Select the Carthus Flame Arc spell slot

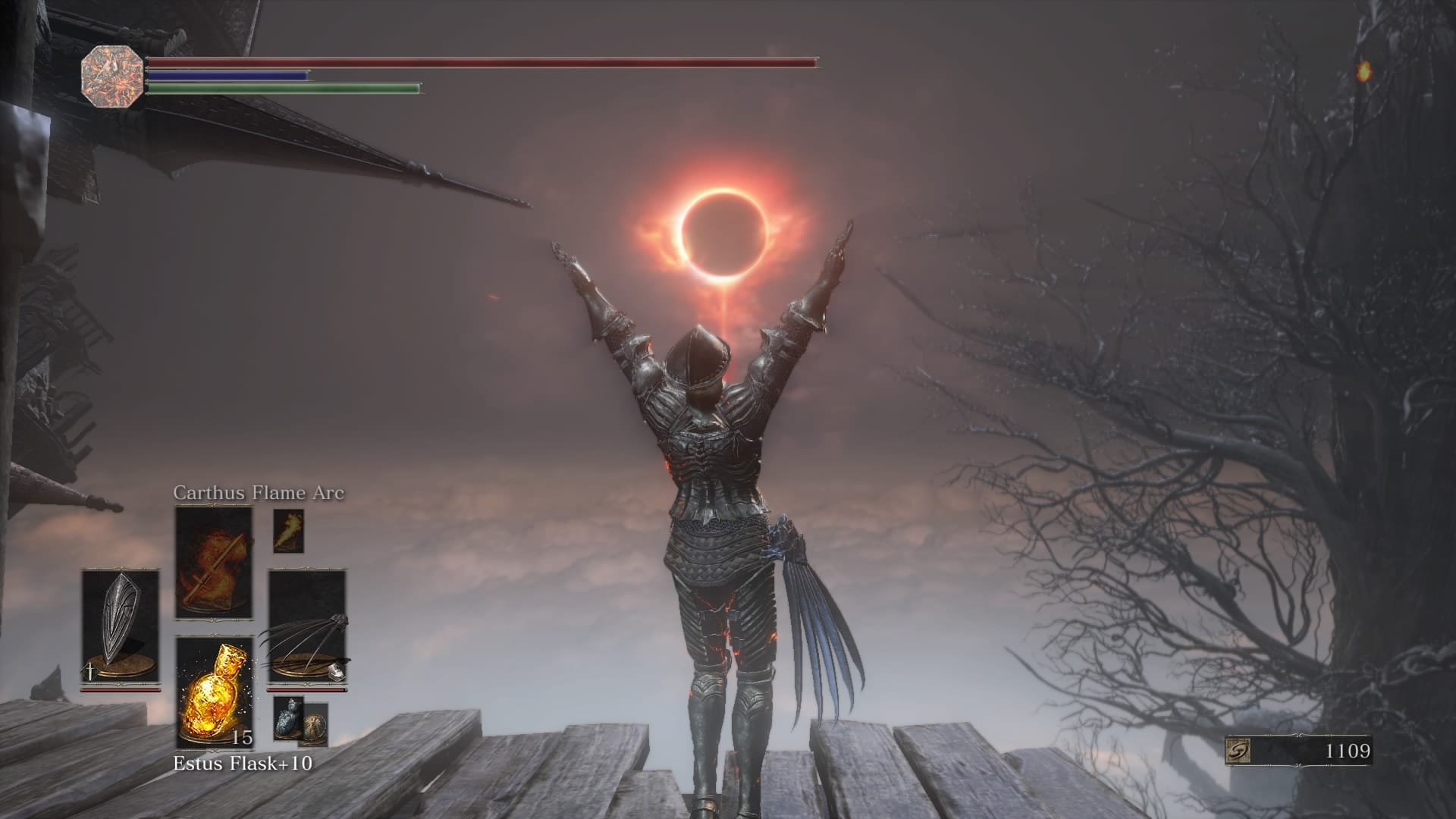coord(213,562)
